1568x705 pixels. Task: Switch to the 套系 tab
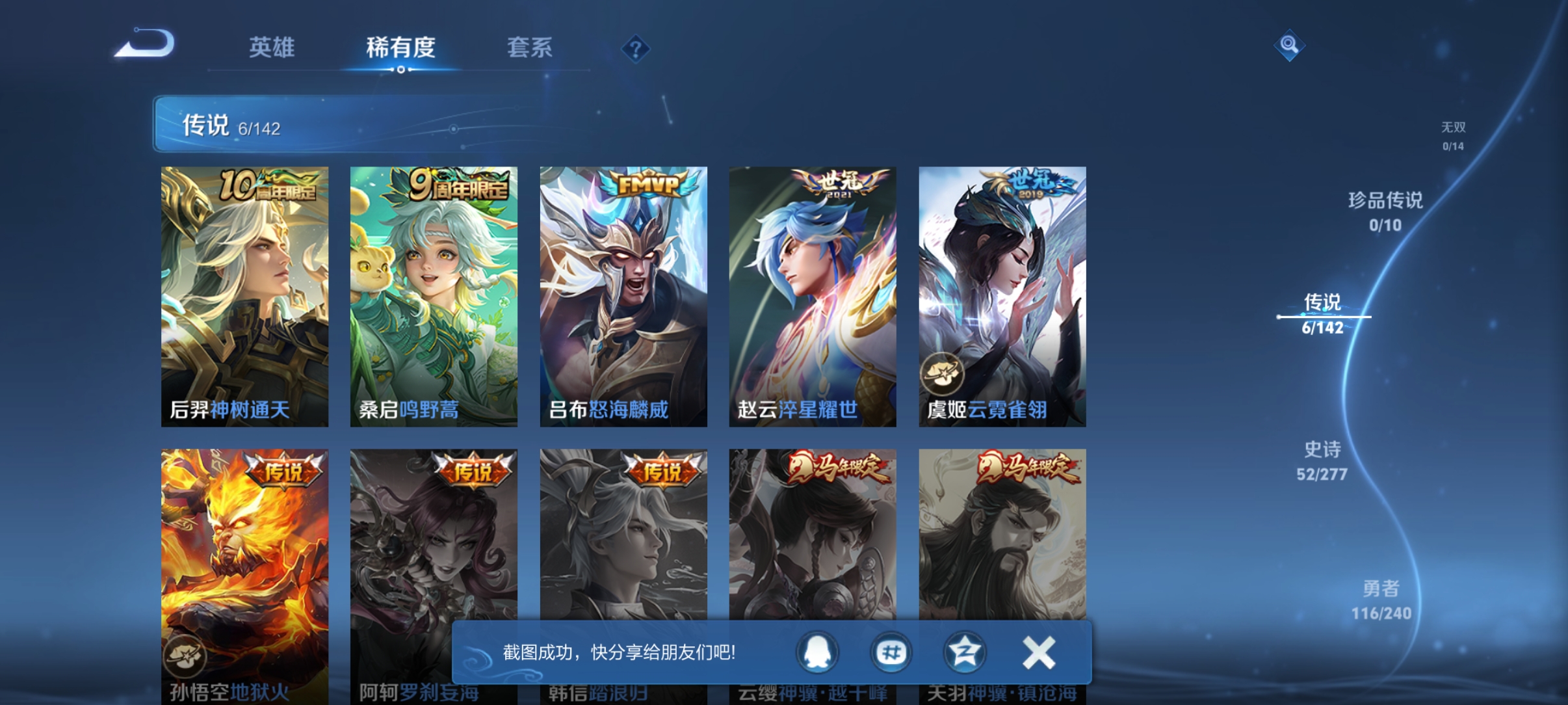(530, 47)
